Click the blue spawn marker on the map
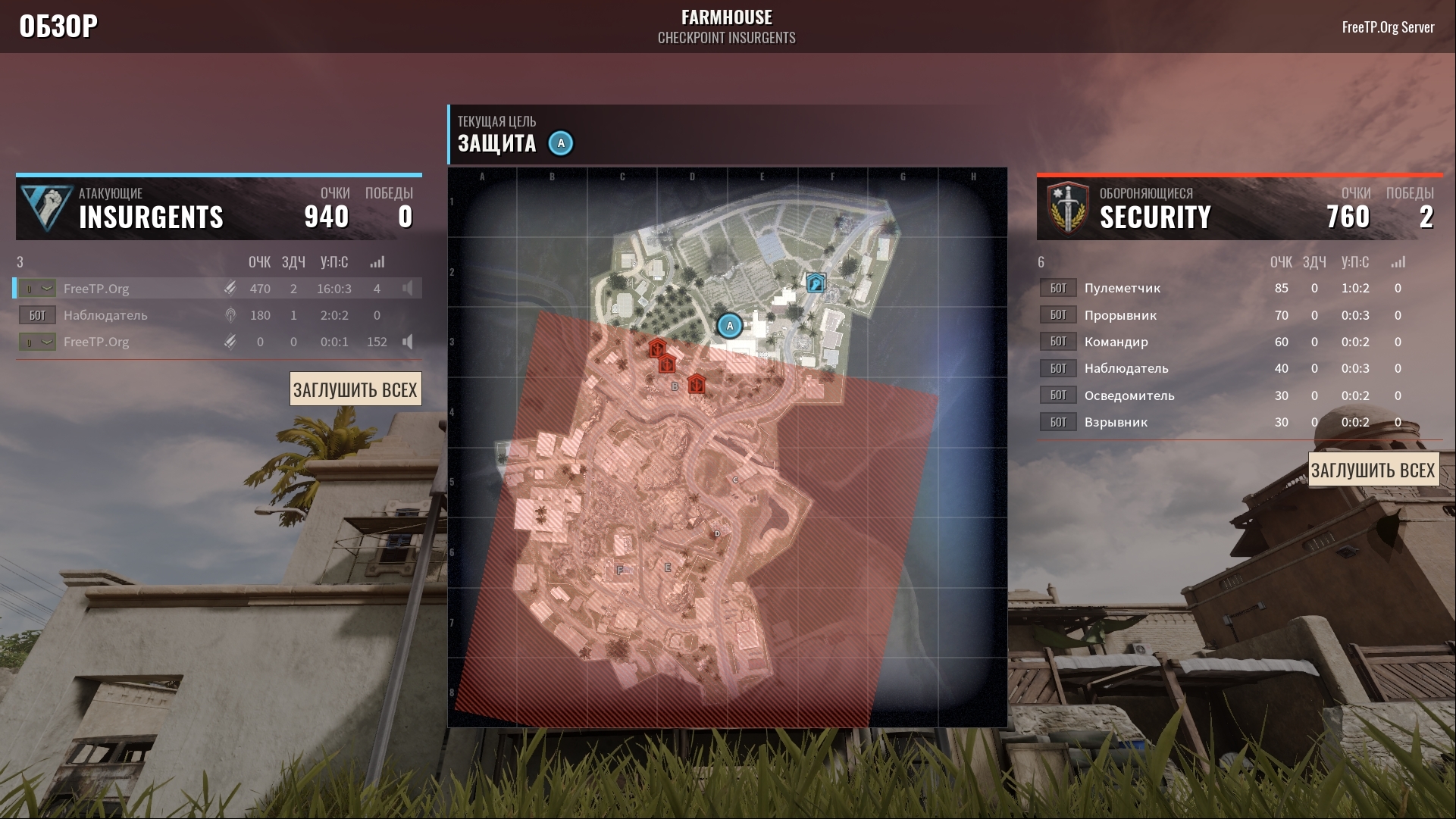Screen dimensions: 1456x819 [816, 283]
